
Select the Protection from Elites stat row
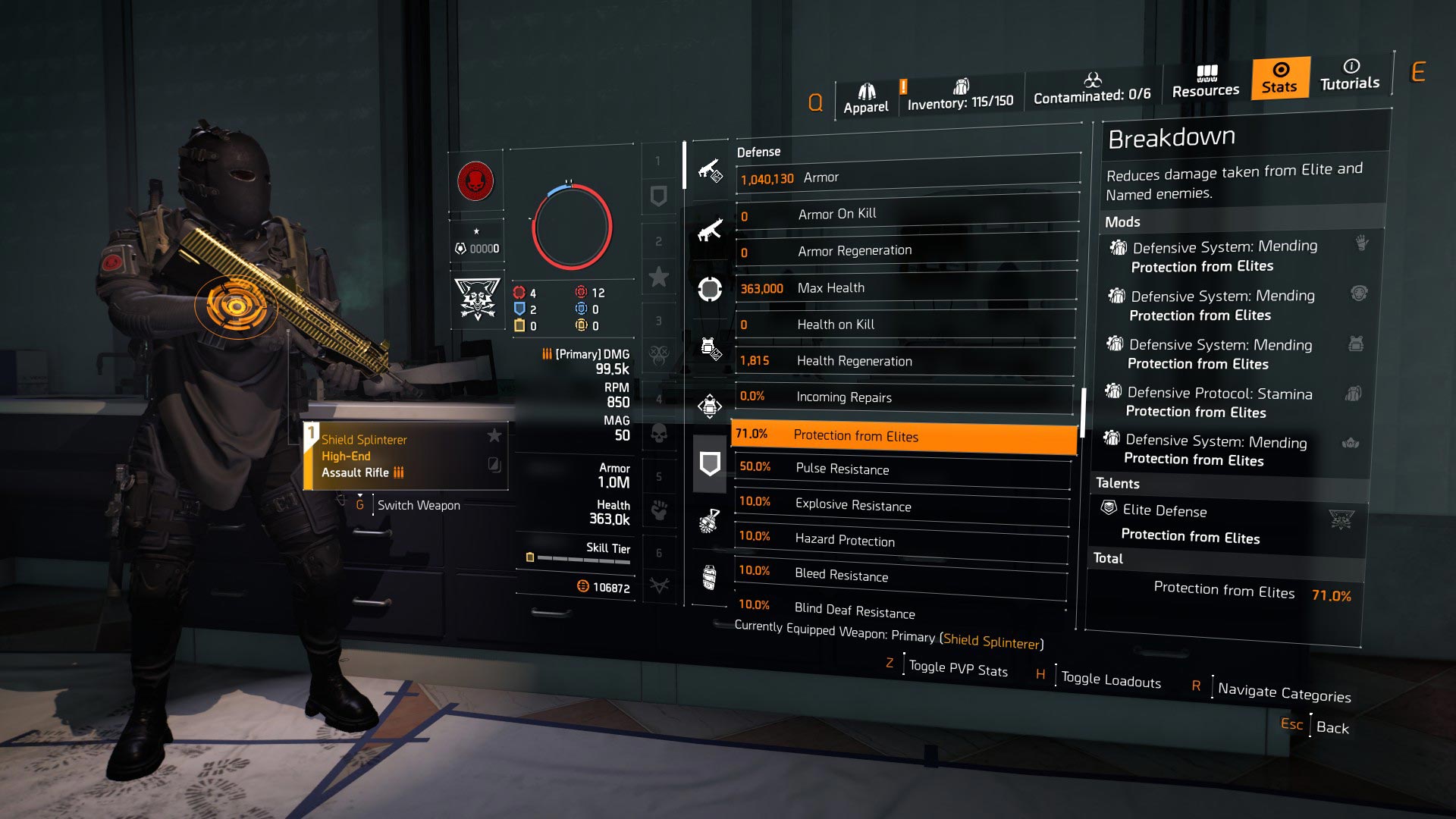coord(902,436)
